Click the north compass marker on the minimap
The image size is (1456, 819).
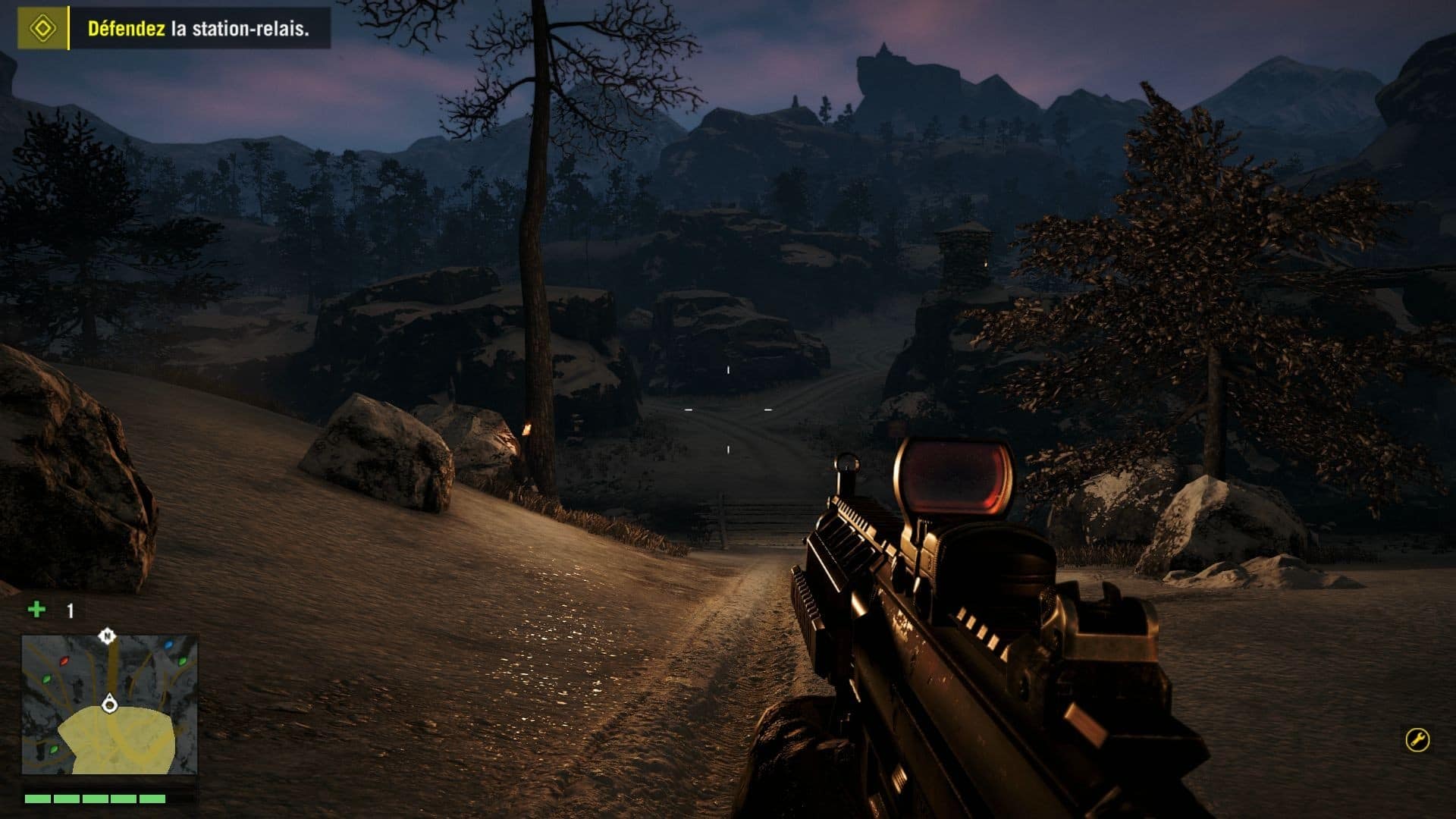click(106, 635)
